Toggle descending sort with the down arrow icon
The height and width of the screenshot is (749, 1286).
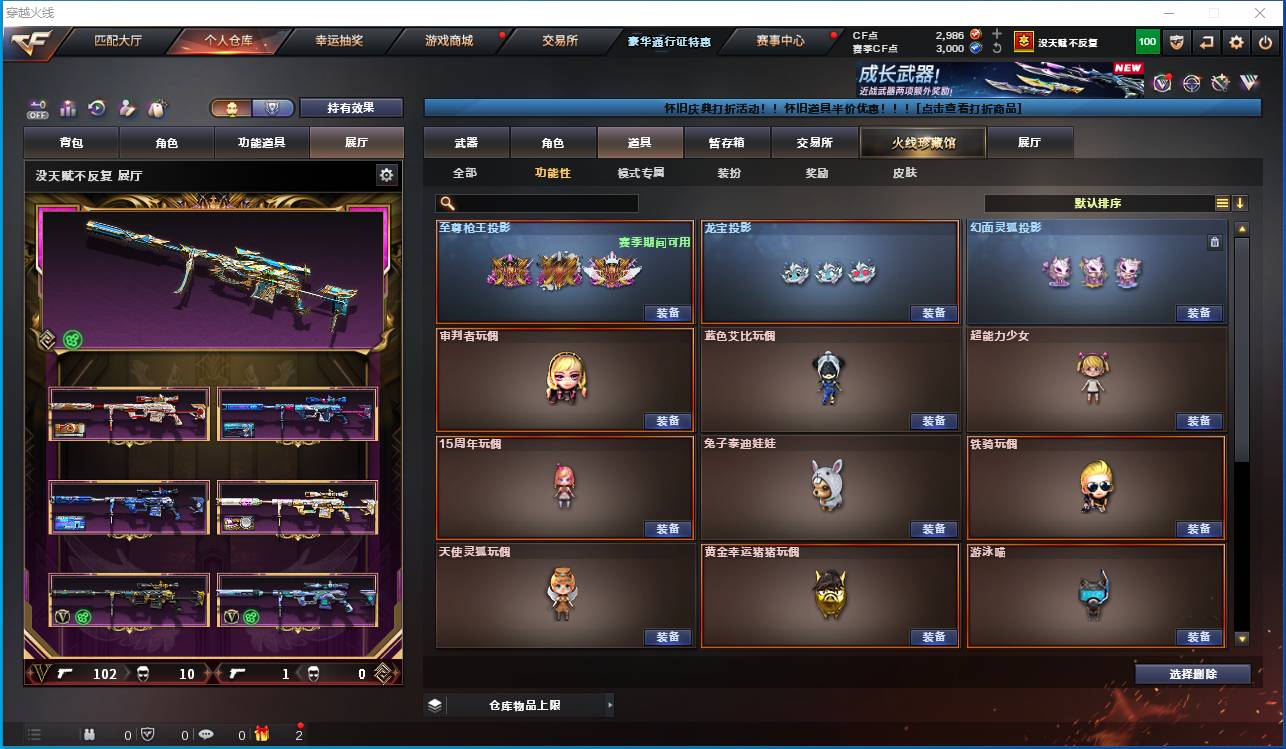1240,202
